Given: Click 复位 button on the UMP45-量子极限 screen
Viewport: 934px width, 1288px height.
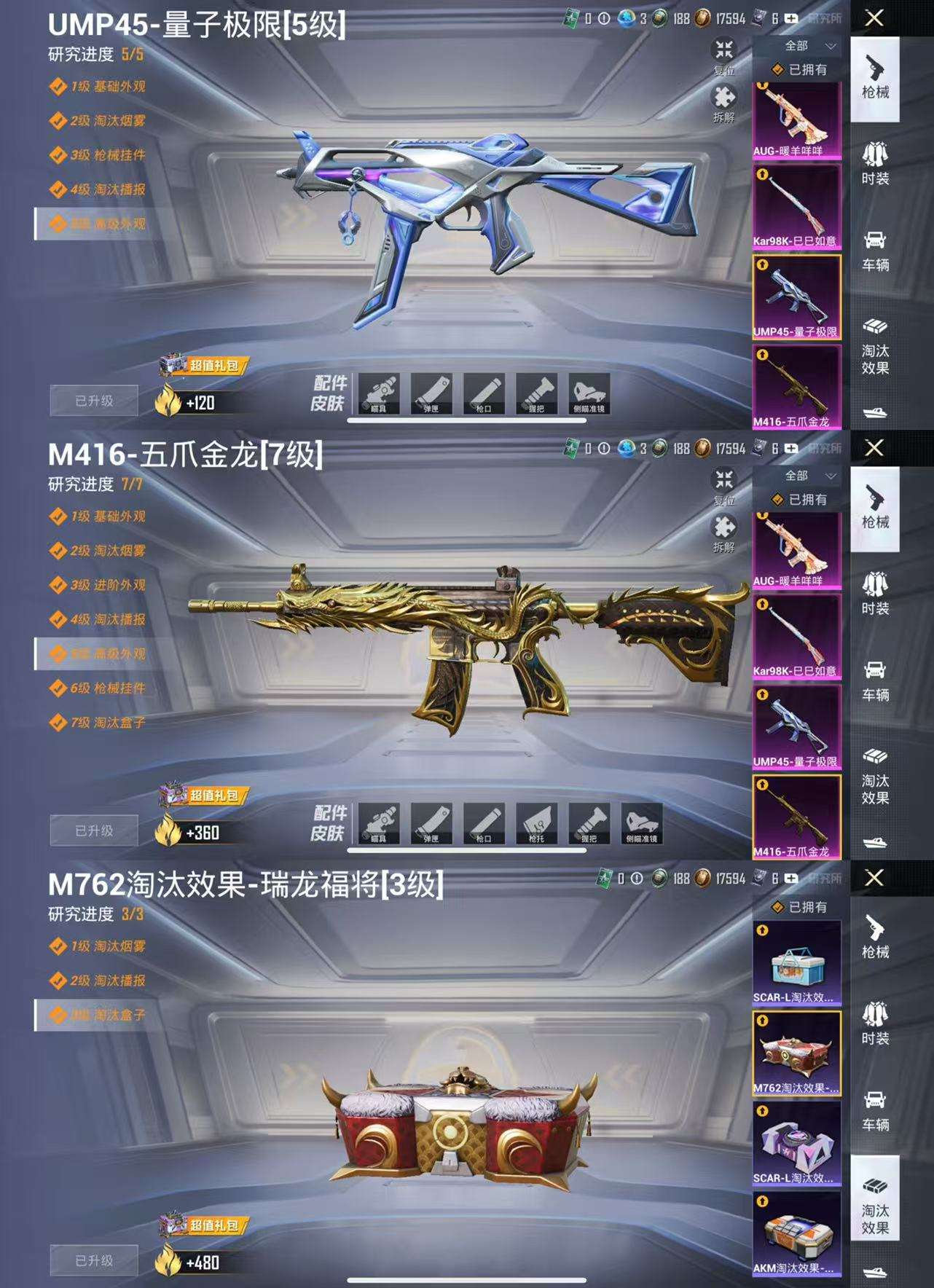Looking at the screenshot, I should (723, 57).
